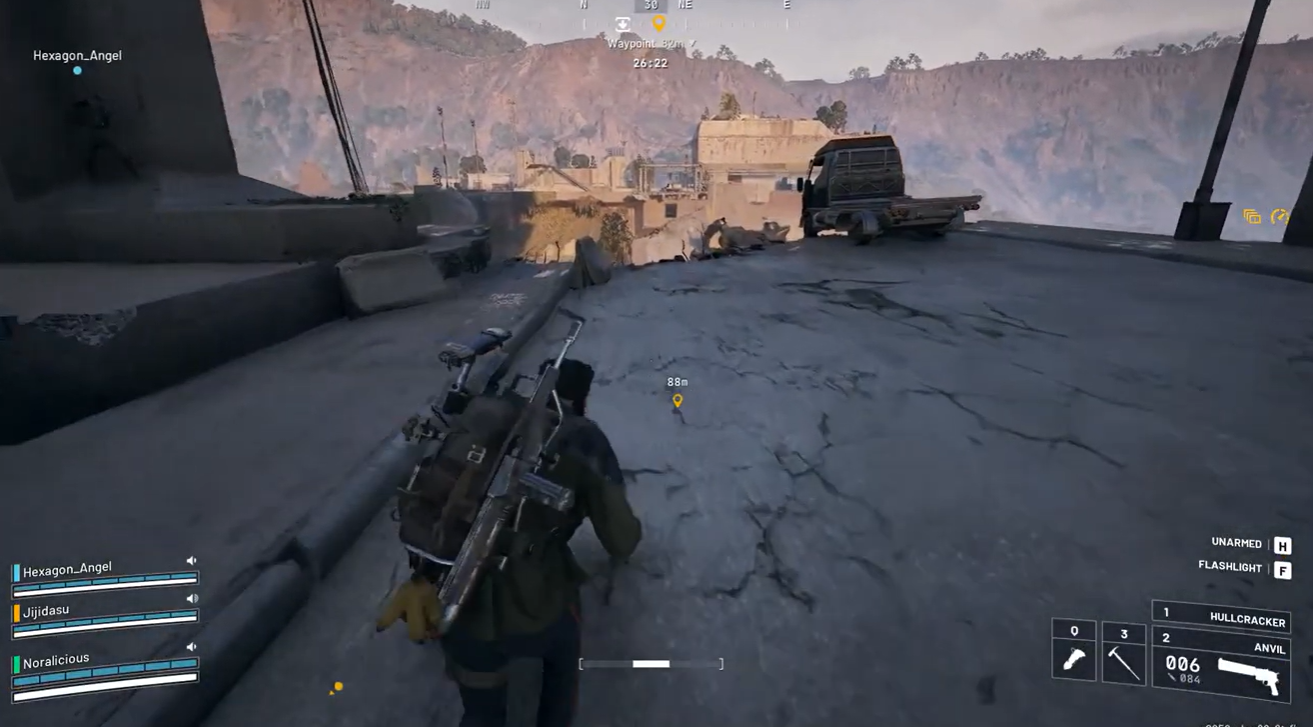Click the FLASHLIGHT keybind label
Screen dimensions: 1313x727
(x=1228, y=566)
